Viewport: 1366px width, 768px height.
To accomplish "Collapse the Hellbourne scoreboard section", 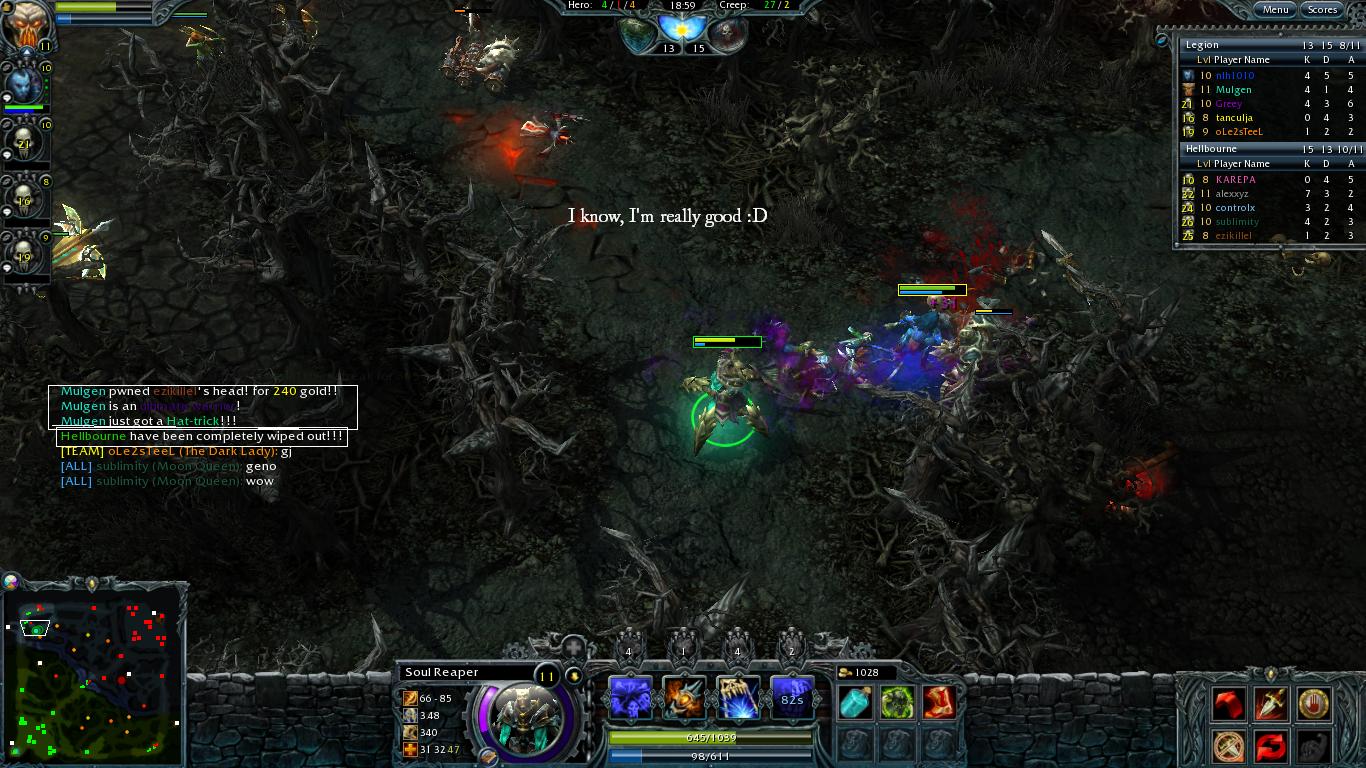I will (x=1212, y=148).
